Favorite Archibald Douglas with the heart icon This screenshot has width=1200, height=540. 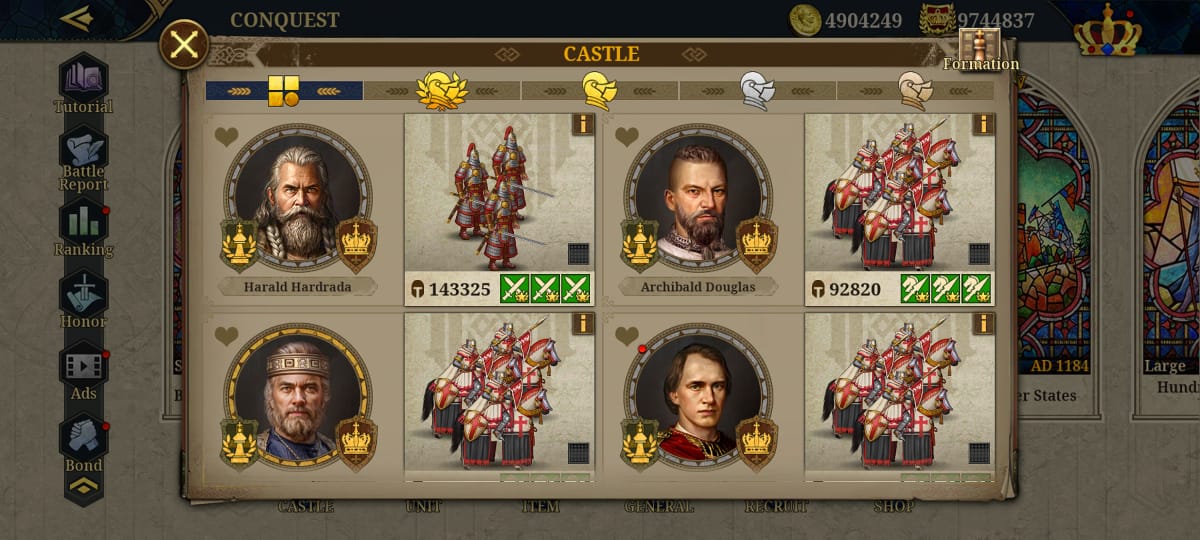(x=626, y=137)
